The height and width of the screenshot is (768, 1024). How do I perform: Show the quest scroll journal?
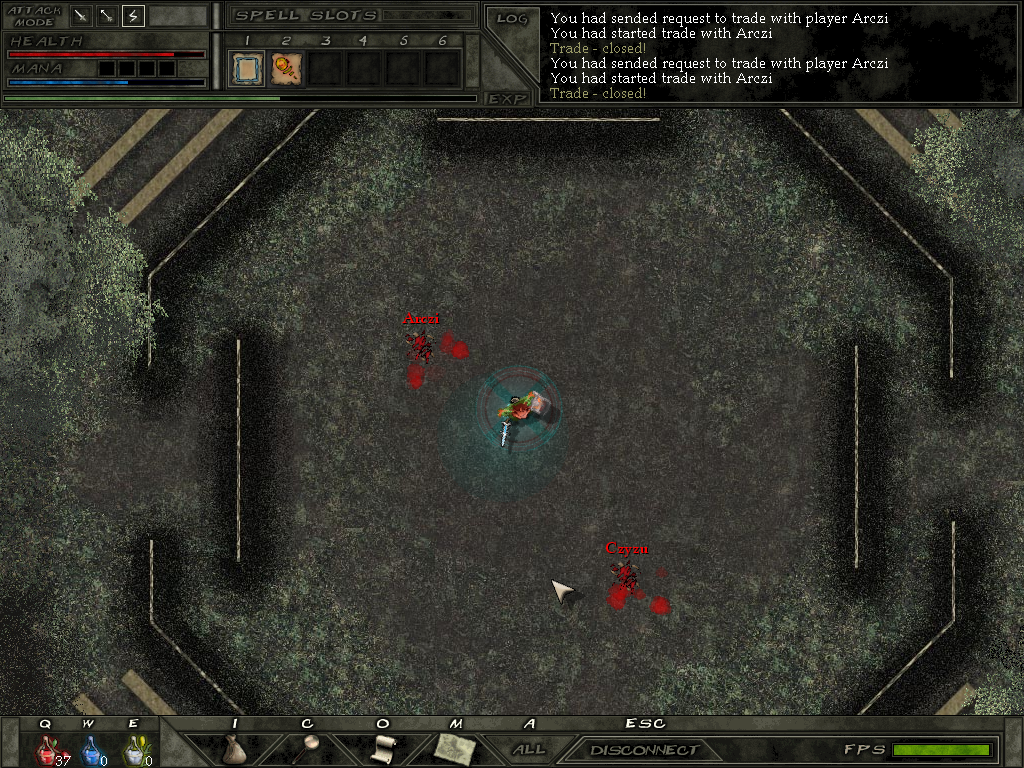tap(382, 750)
